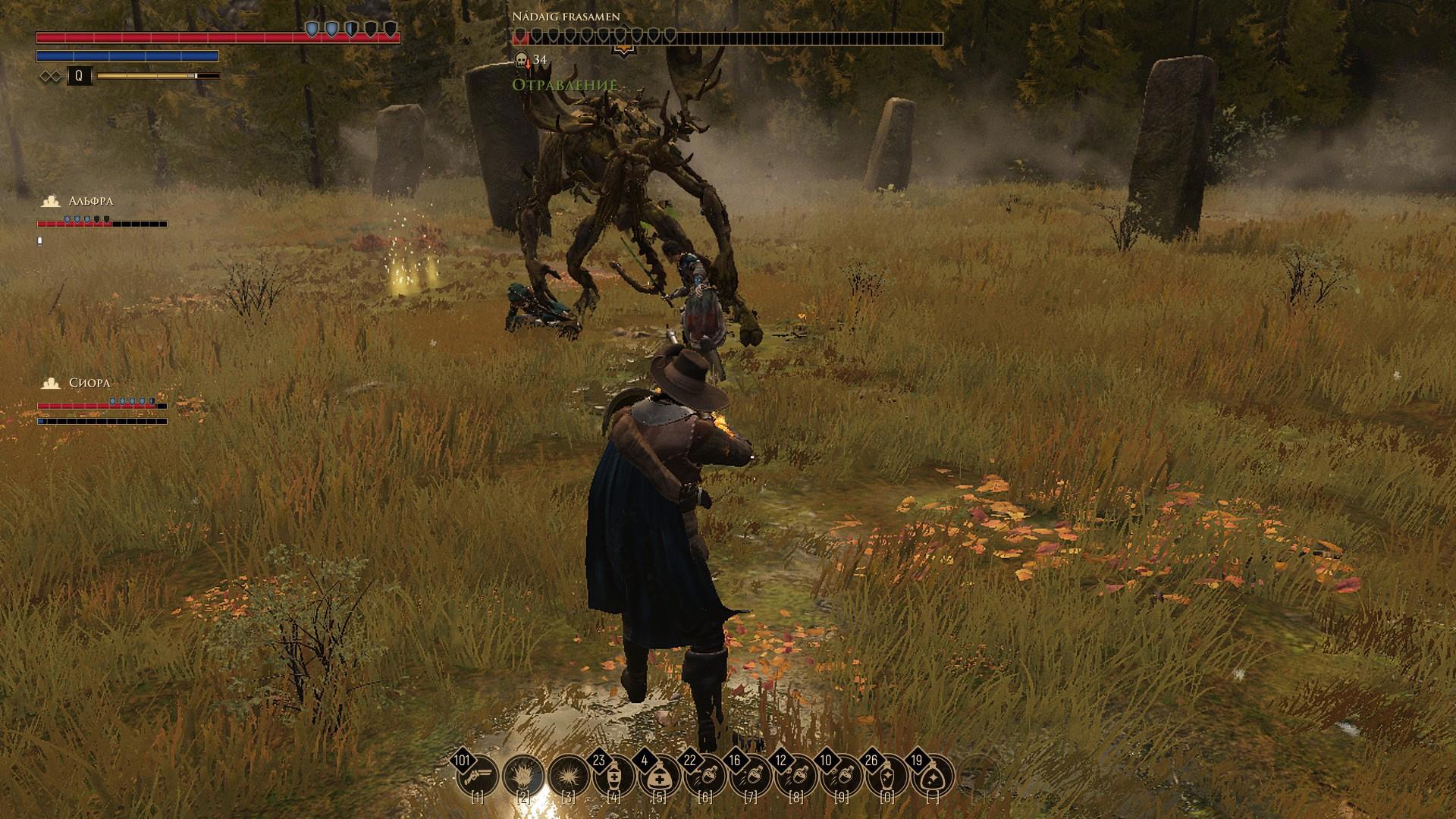
Task: Select the thrown potion with 22 count
Action: [x=705, y=776]
